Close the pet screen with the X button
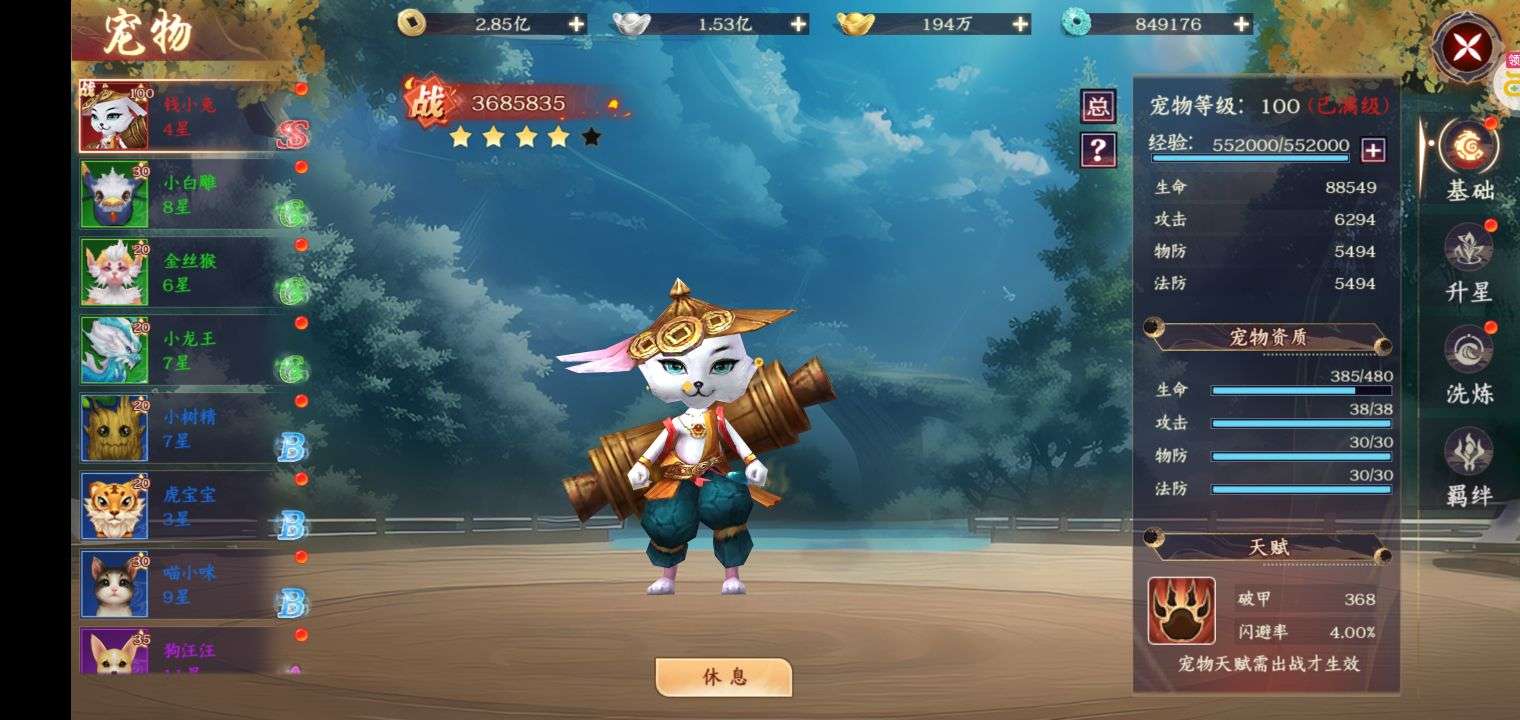The height and width of the screenshot is (720, 1520). [1466, 48]
